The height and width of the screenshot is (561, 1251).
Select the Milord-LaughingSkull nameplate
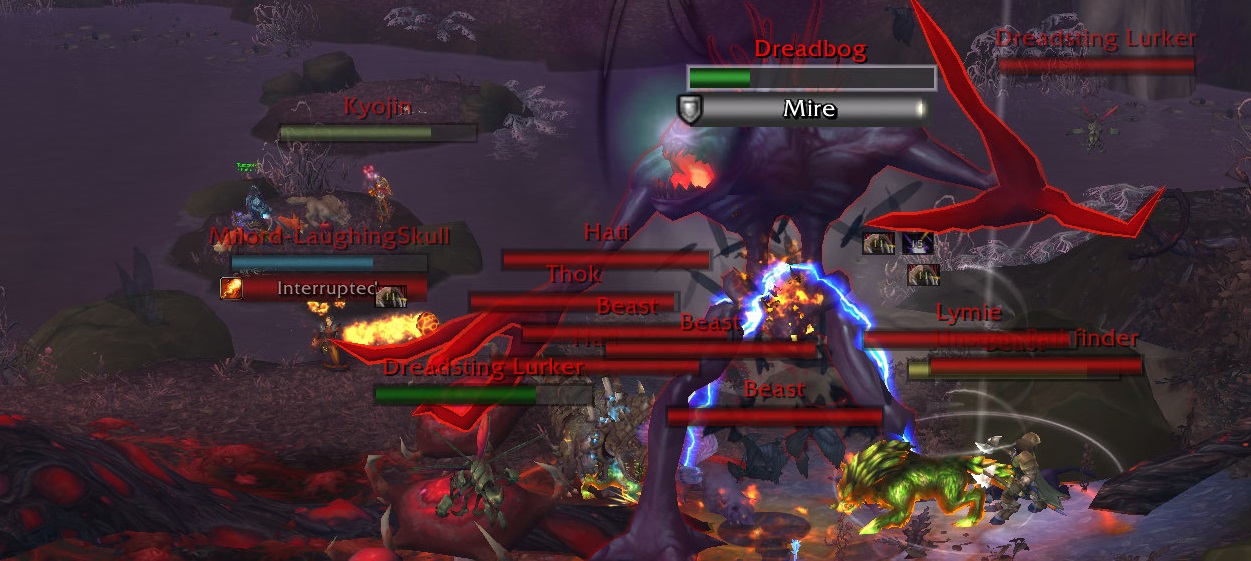coord(329,262)
